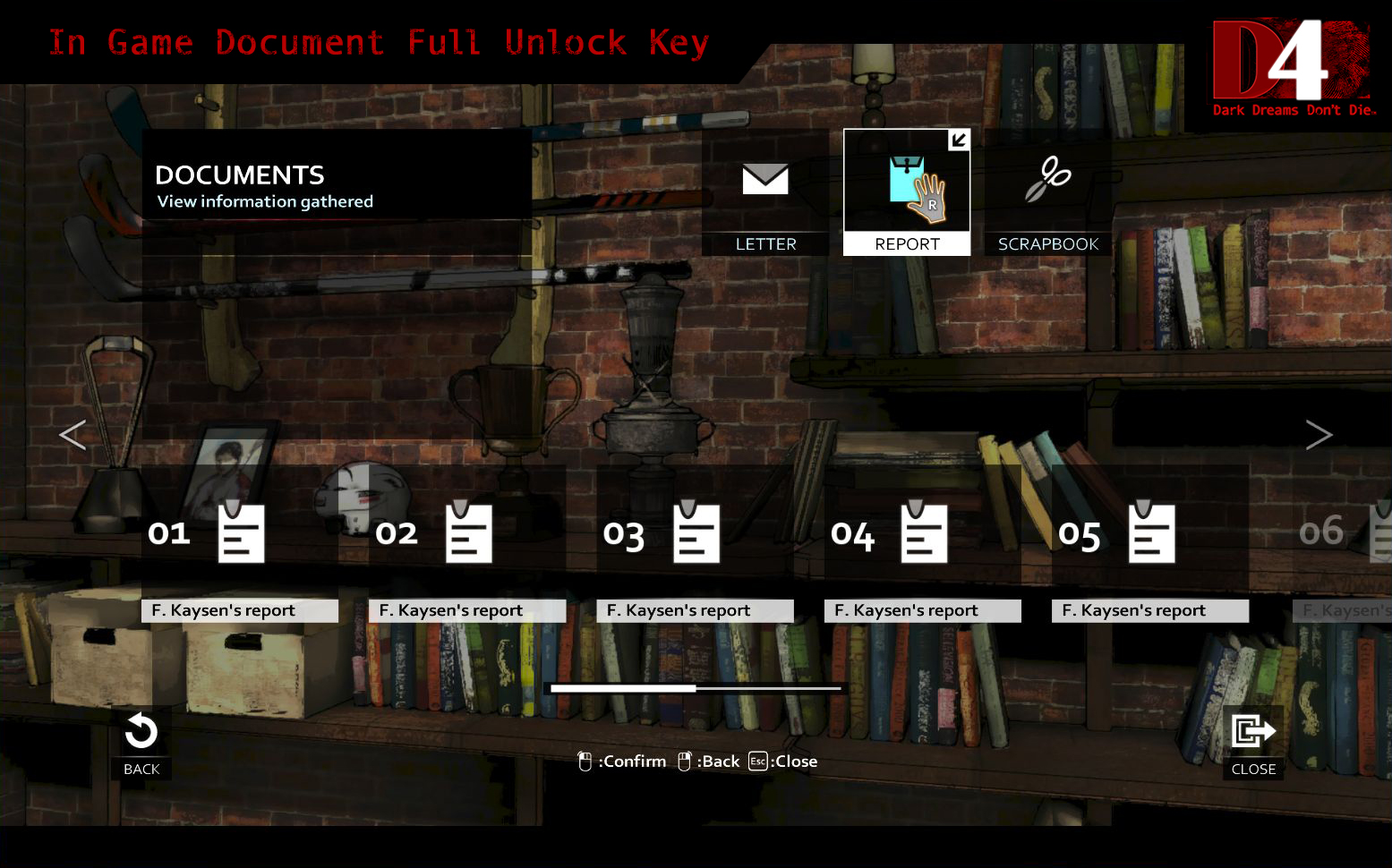1392x868 pixels.
Task: Click the clipboard icon for report 04
Action: (x=923, y=532)
